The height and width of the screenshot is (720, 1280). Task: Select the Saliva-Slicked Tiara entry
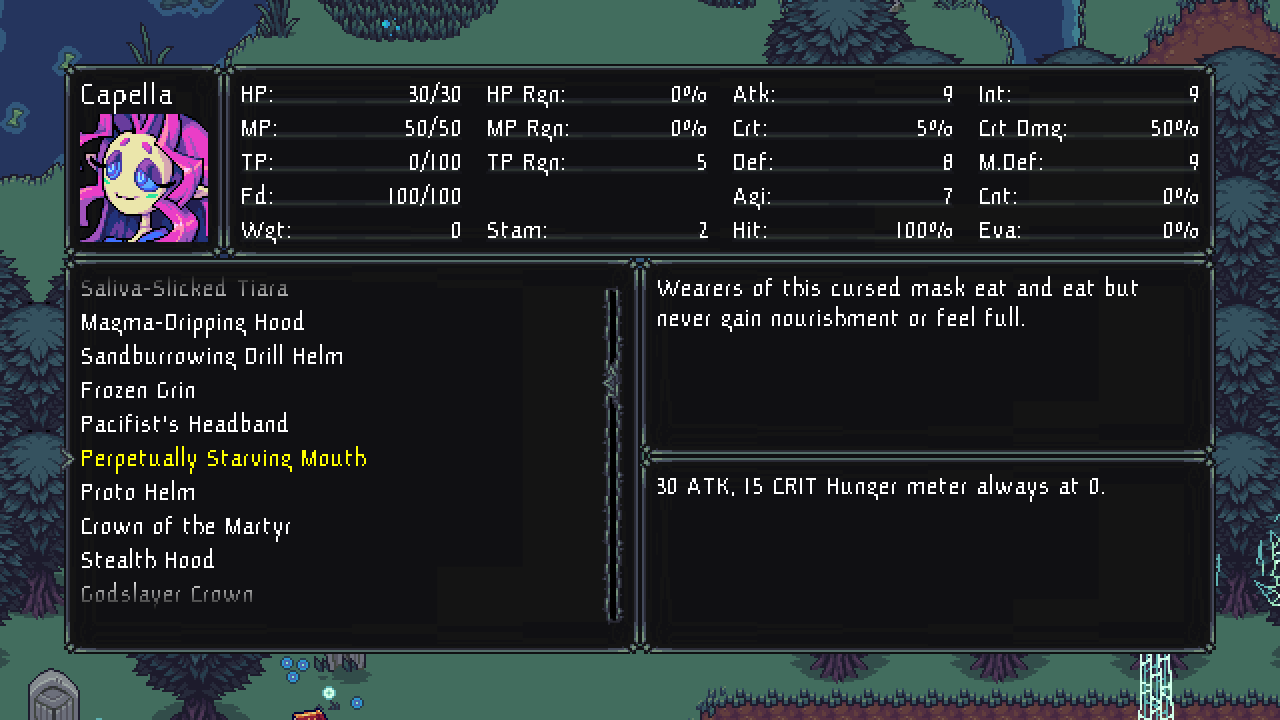[x=184, y=289]
